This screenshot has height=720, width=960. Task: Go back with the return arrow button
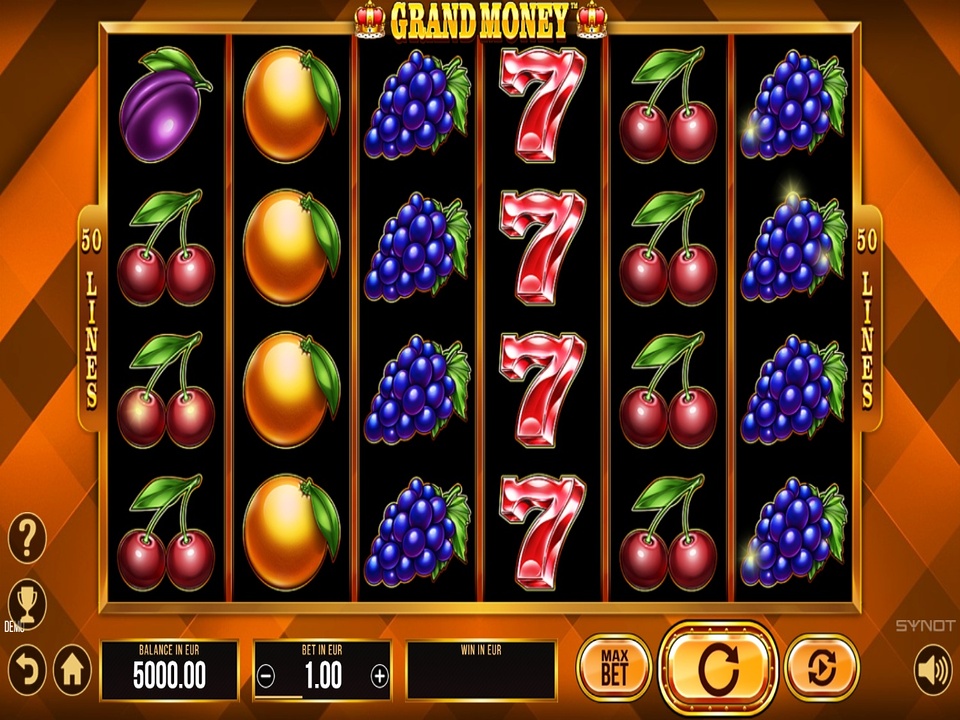click(x=27, y=668)
